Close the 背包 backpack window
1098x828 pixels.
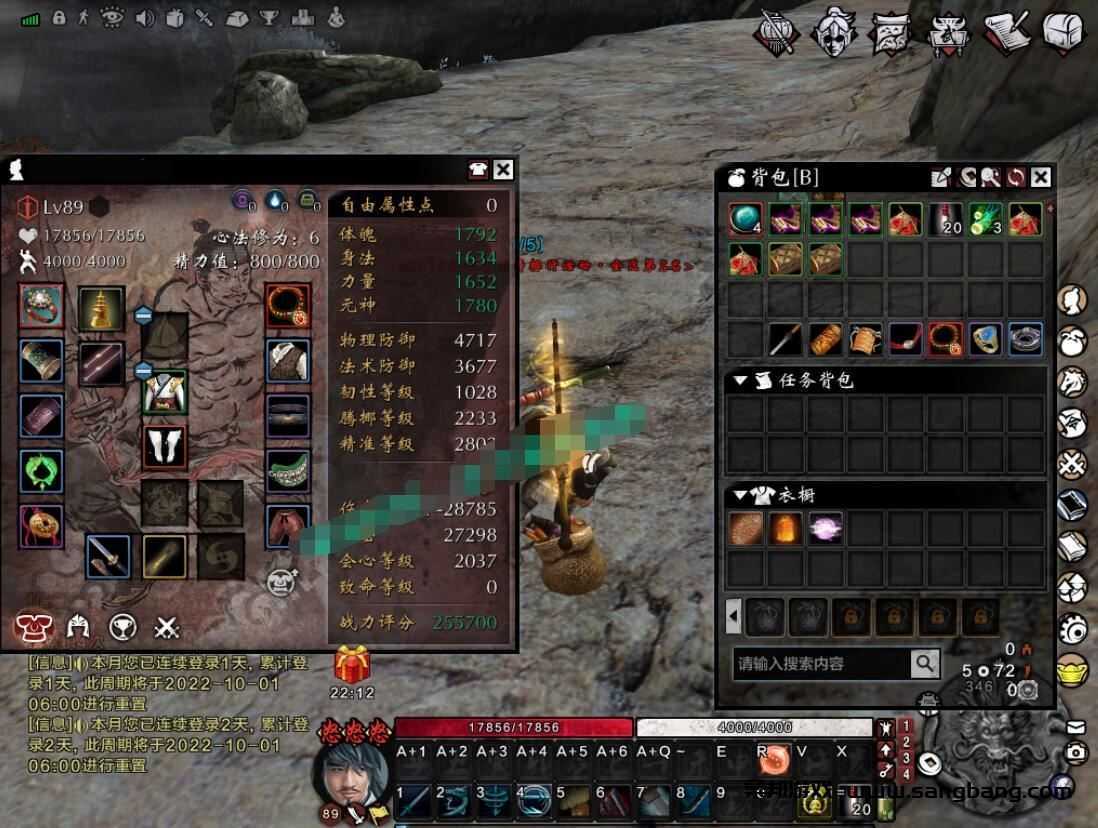[1041, 177]
